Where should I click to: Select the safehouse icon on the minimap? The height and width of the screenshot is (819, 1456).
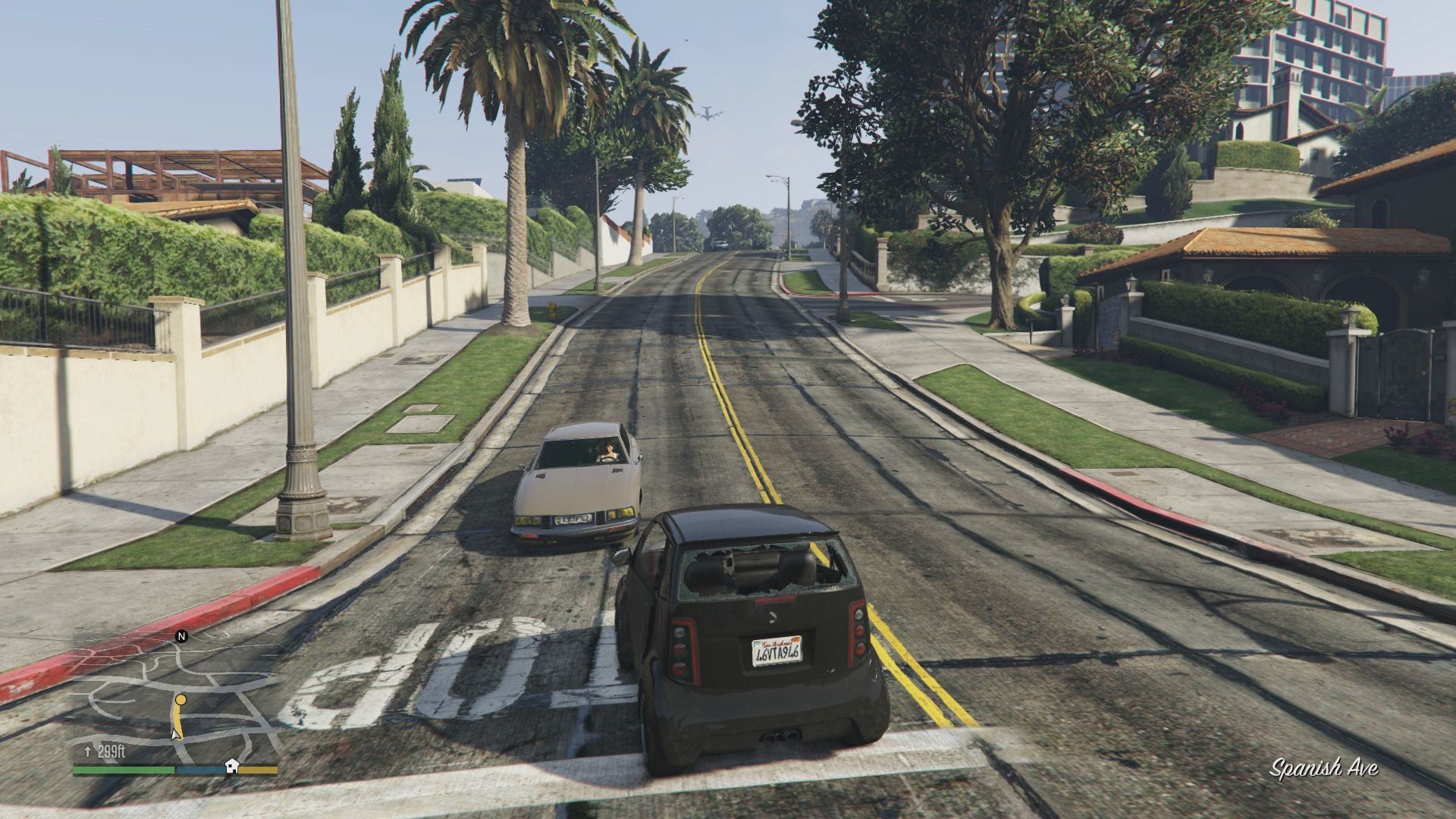(231, 767)
